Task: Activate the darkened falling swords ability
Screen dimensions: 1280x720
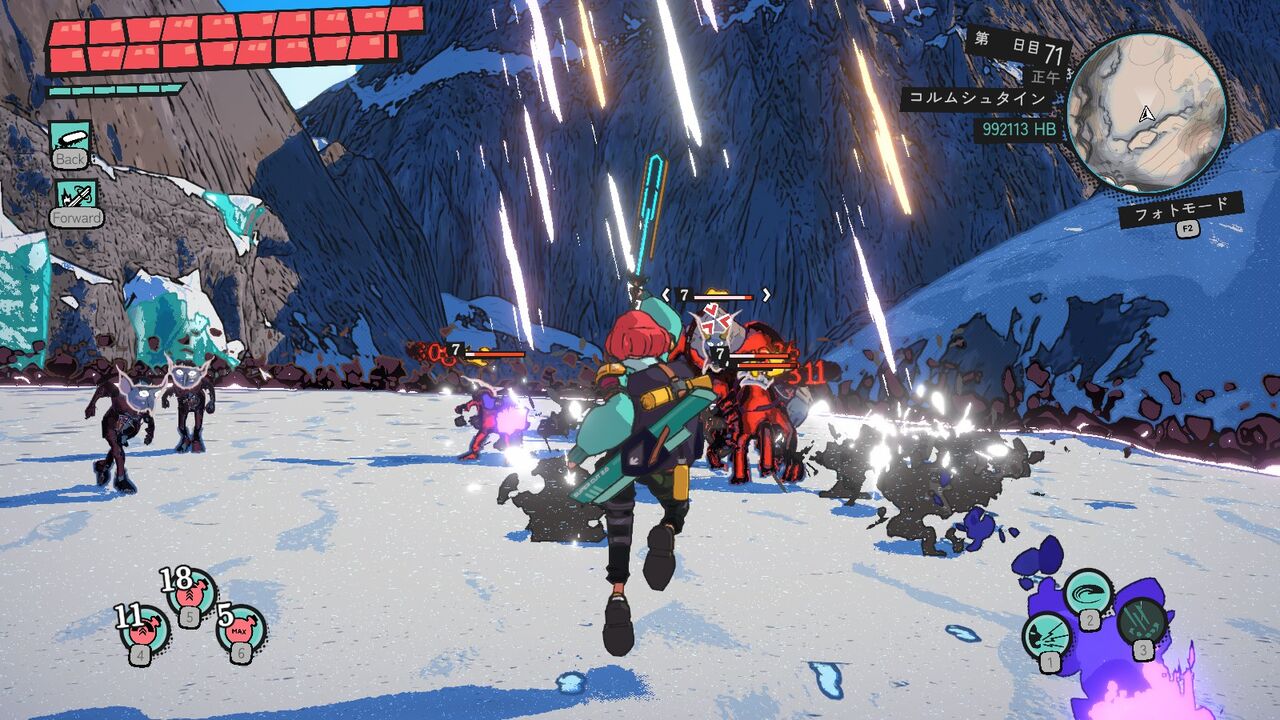Action: (1141, 622)
